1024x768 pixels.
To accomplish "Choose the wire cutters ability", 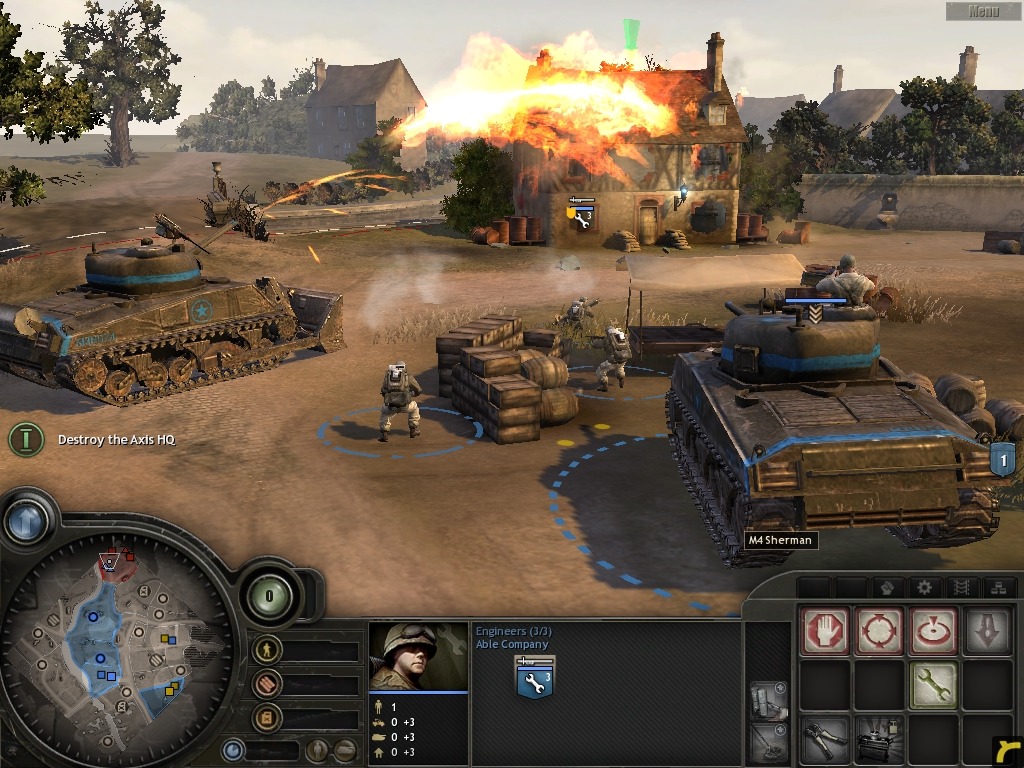I will 825,740.
